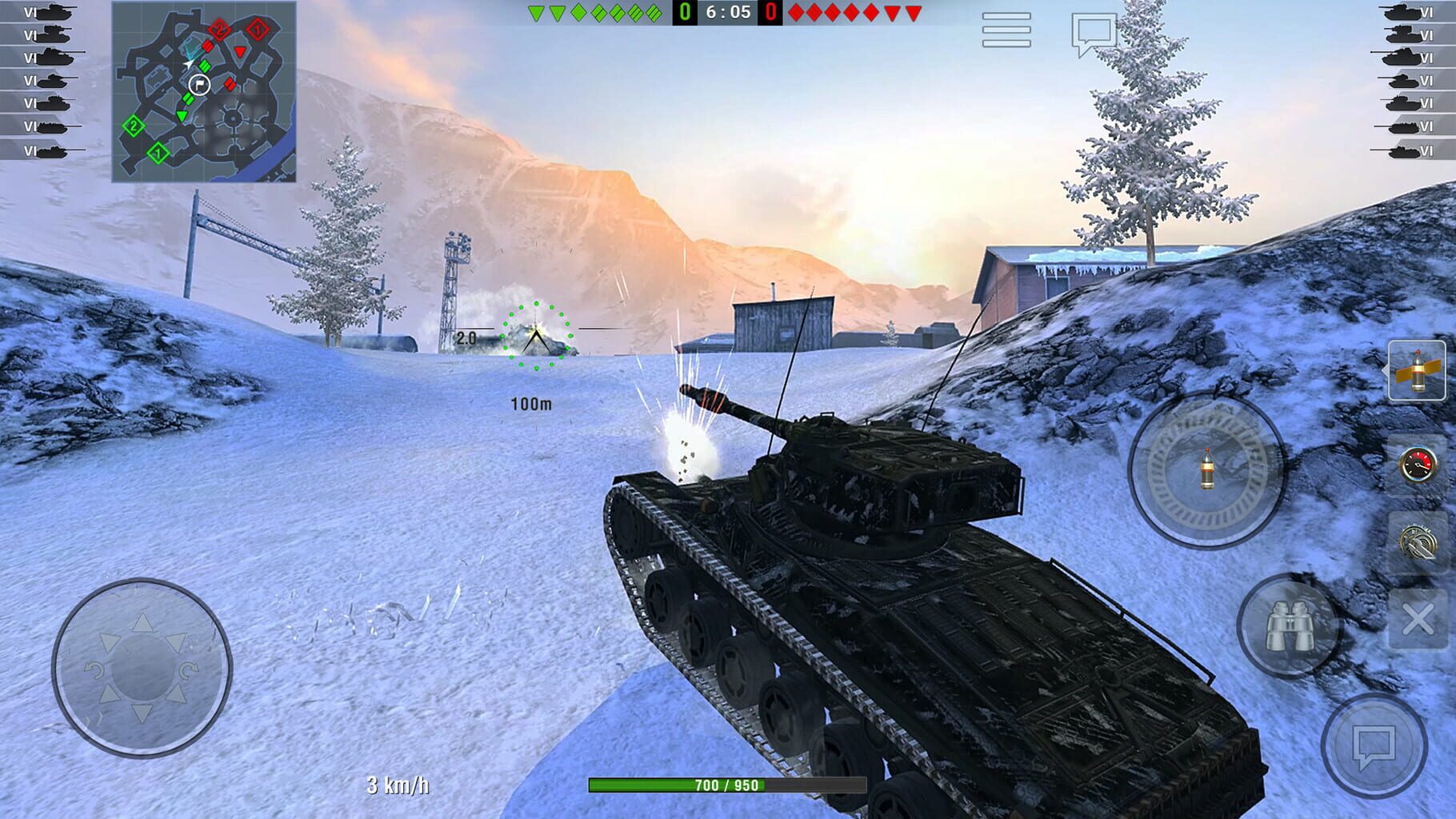Screen dimensions: 1456x819
Task: Tap the battle timer showing 6:05
Action: (728, 12)
